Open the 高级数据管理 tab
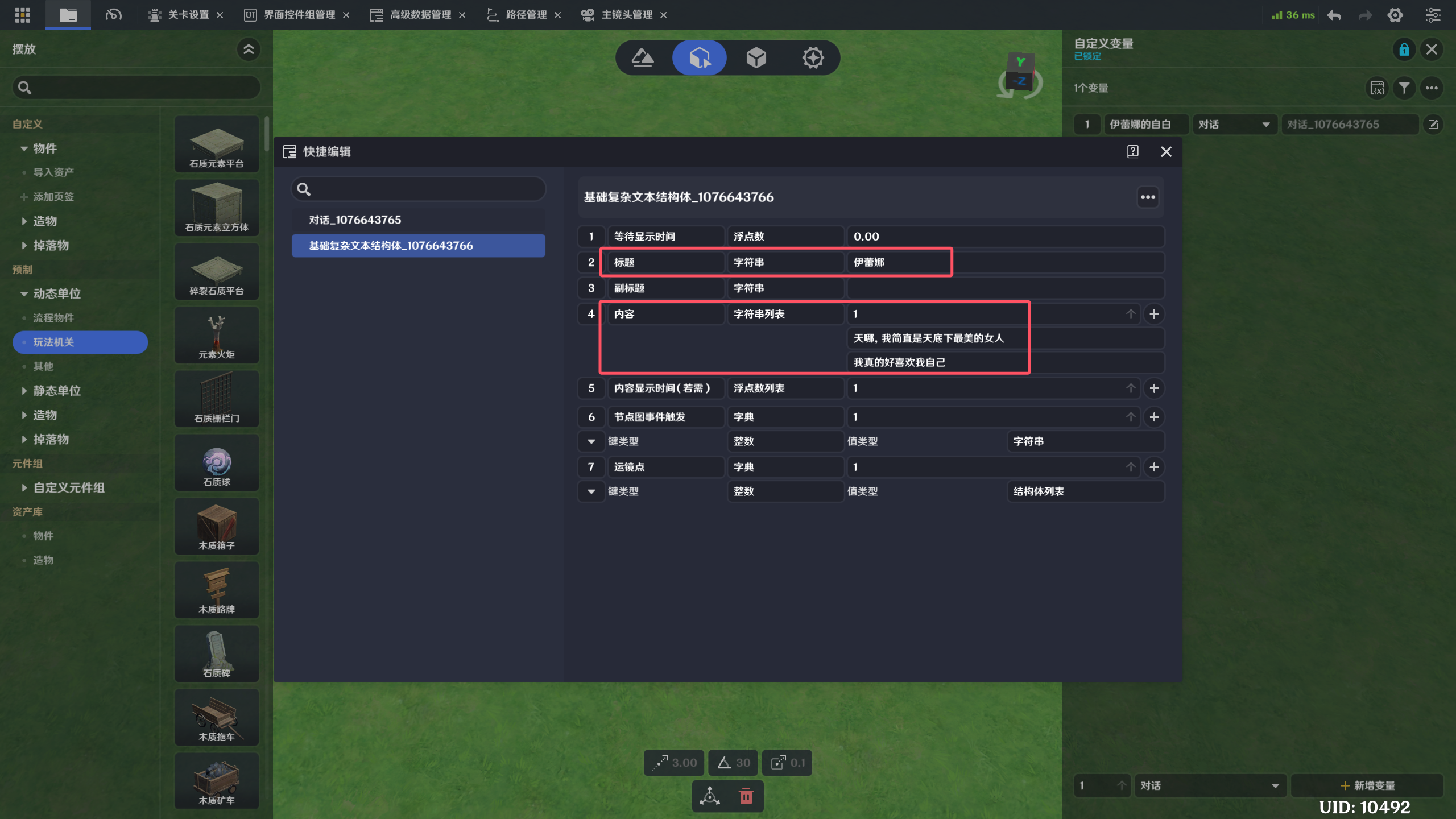Screen dimensions: 1456x819 pos(420,15)
